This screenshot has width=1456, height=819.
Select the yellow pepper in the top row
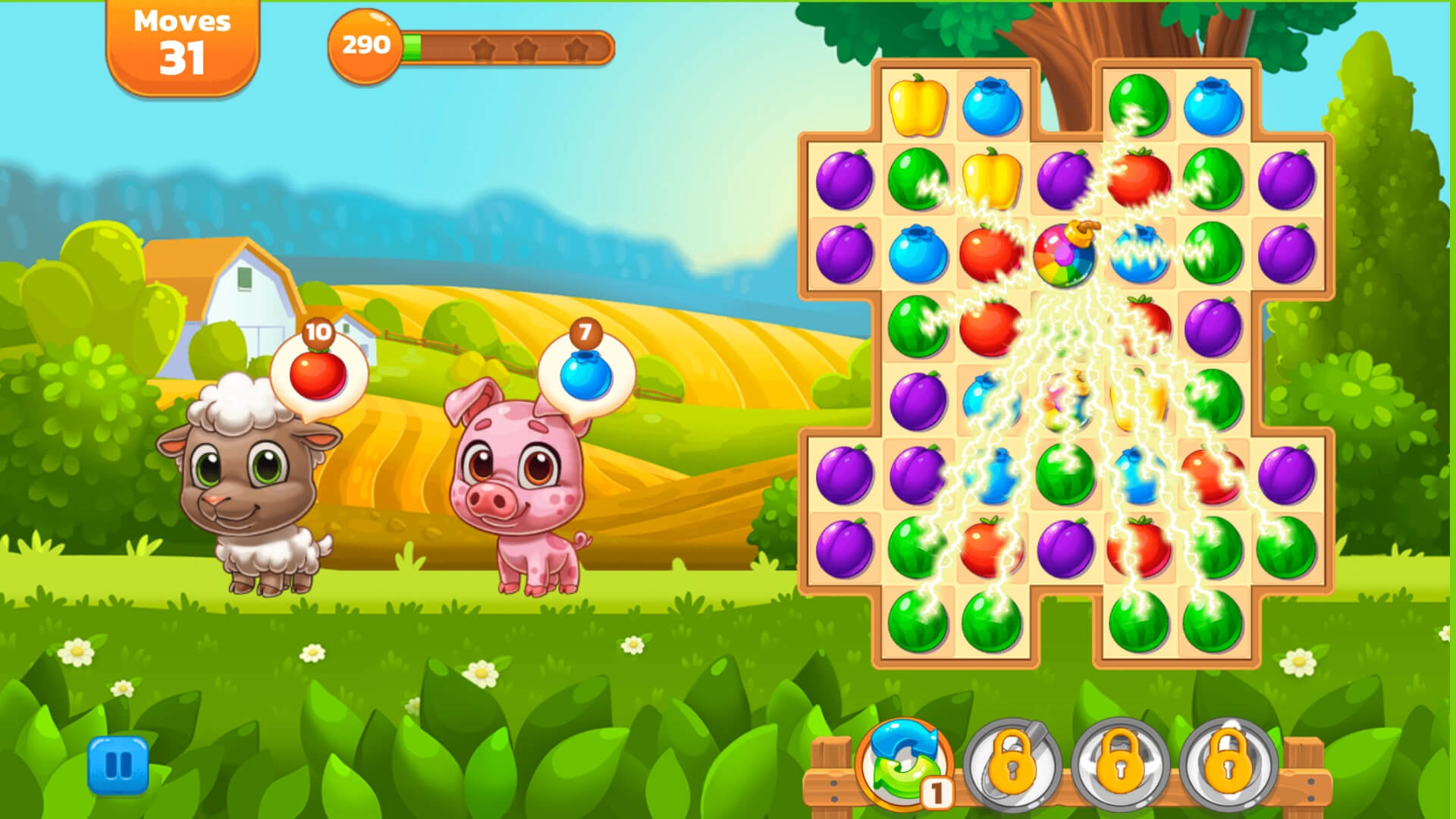(x=918, y=105)
